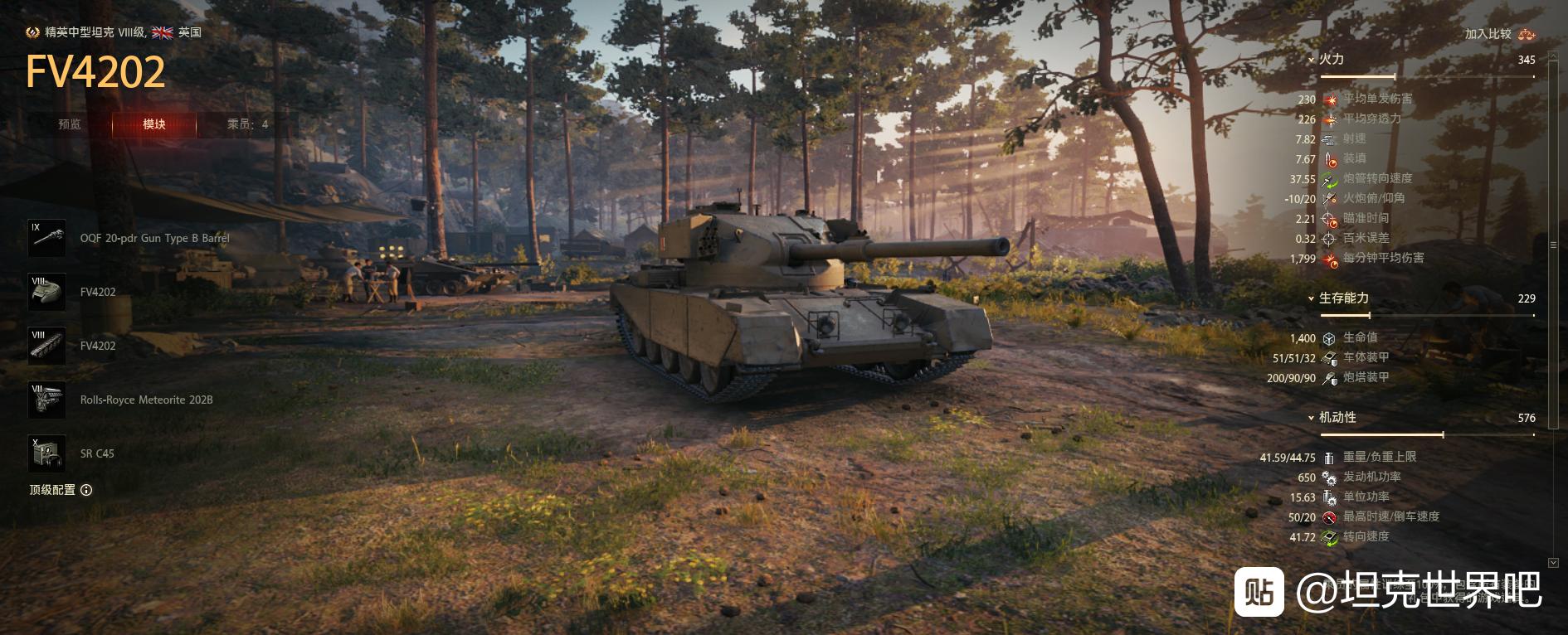The height and width of the screenshot is (635, 1568).
Task: Collapse the 生存能力 stats section
Action: [x=1311, y=298]
